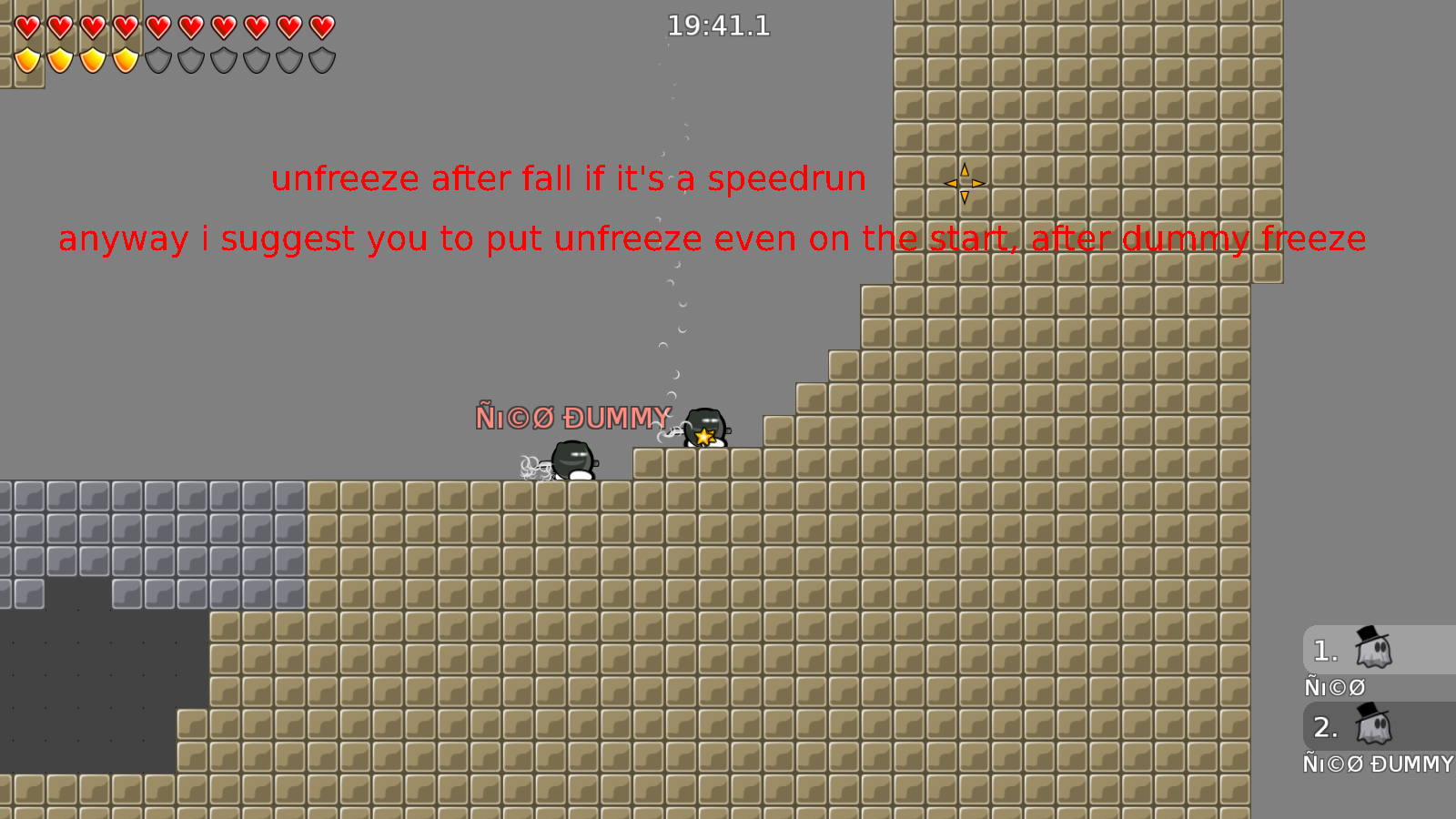The image size is (1456, 819).
Task: Click the seventh heart to toggle health display
Action: click(223, 27)
